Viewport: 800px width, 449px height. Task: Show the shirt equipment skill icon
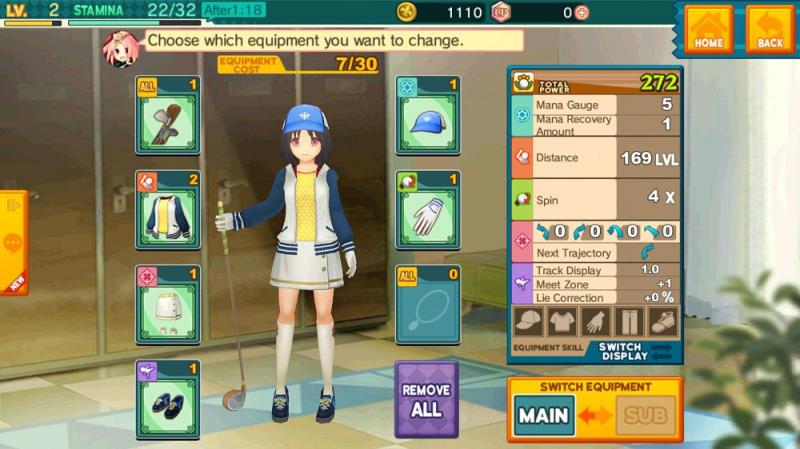coord(563,323)
